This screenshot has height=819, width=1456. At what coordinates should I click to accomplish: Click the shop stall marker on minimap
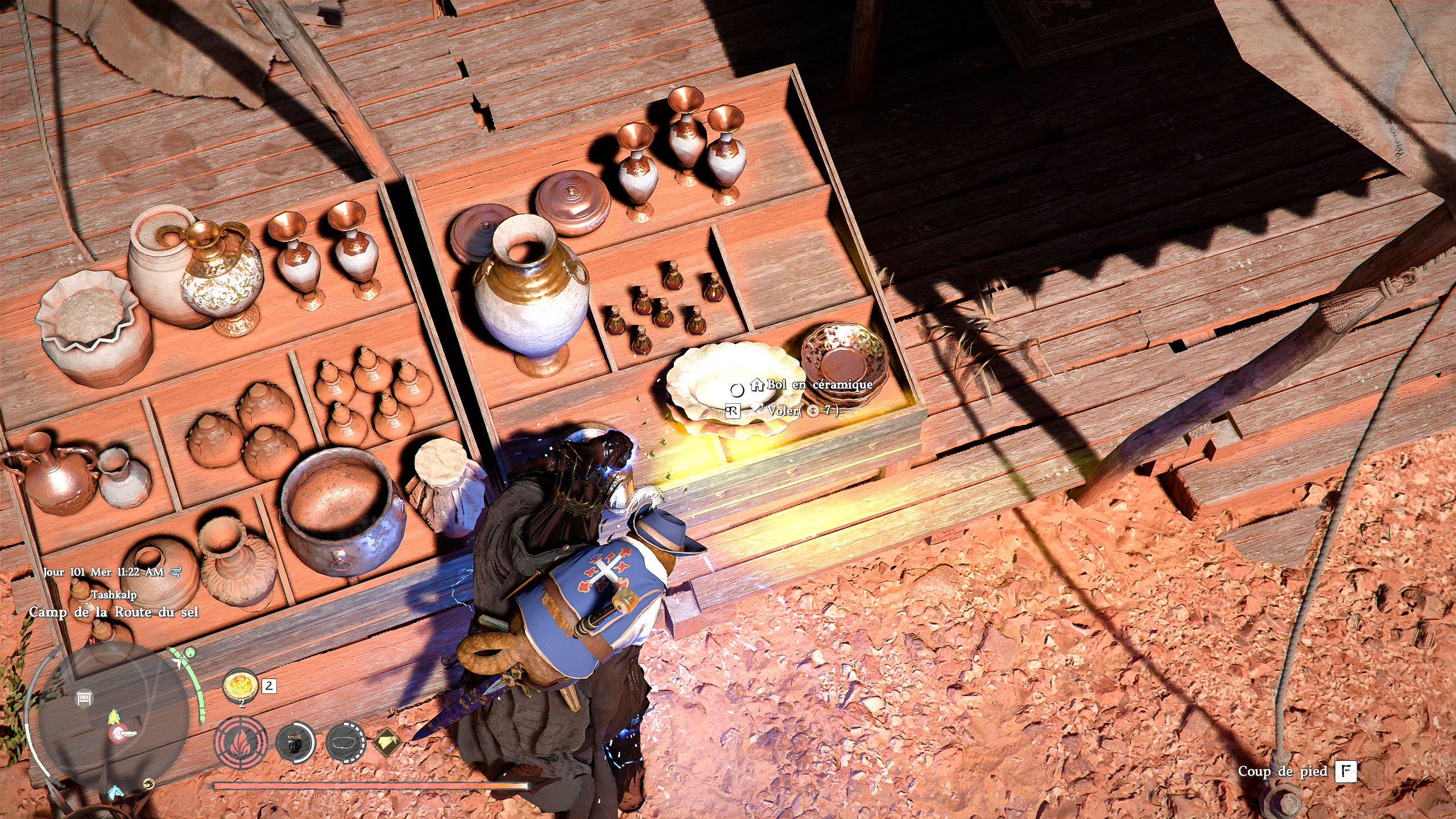84,697
